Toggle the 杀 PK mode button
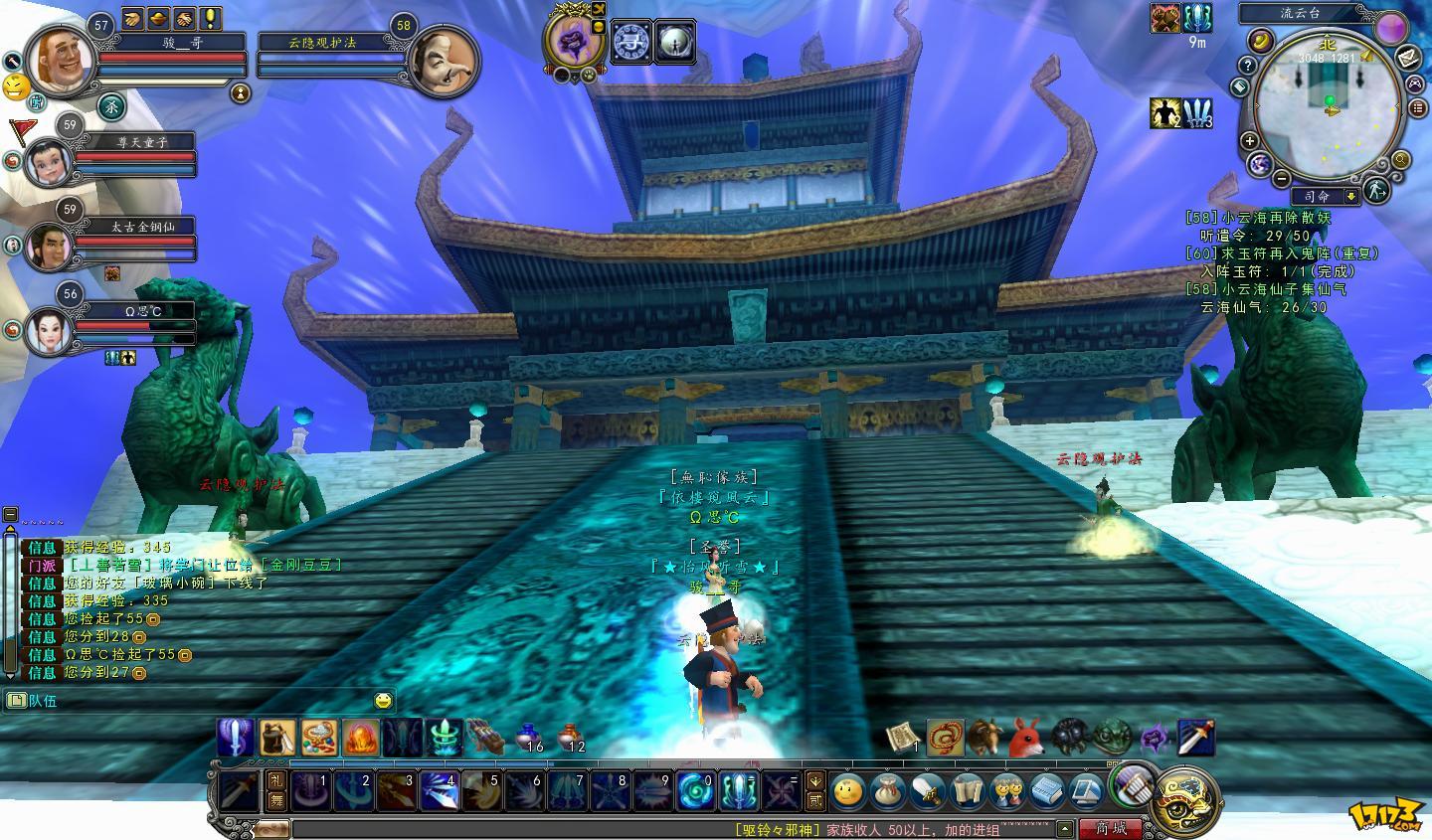This screenshot has height=840, width=1432. pyautogui.click(x=111, y=104)
